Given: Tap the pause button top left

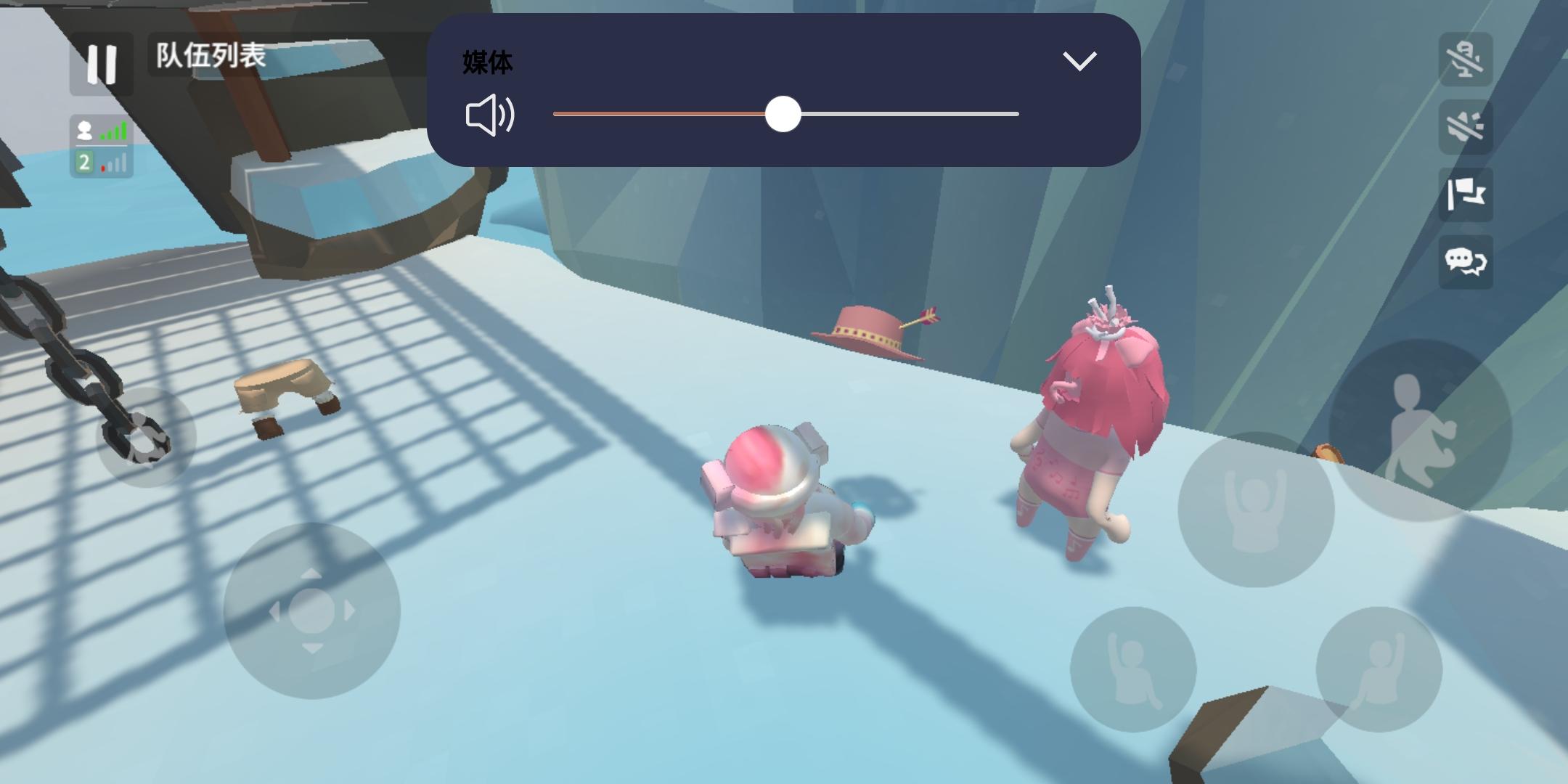Looking at the screenshot, I should pyautogui.click(x=101, y=65).
